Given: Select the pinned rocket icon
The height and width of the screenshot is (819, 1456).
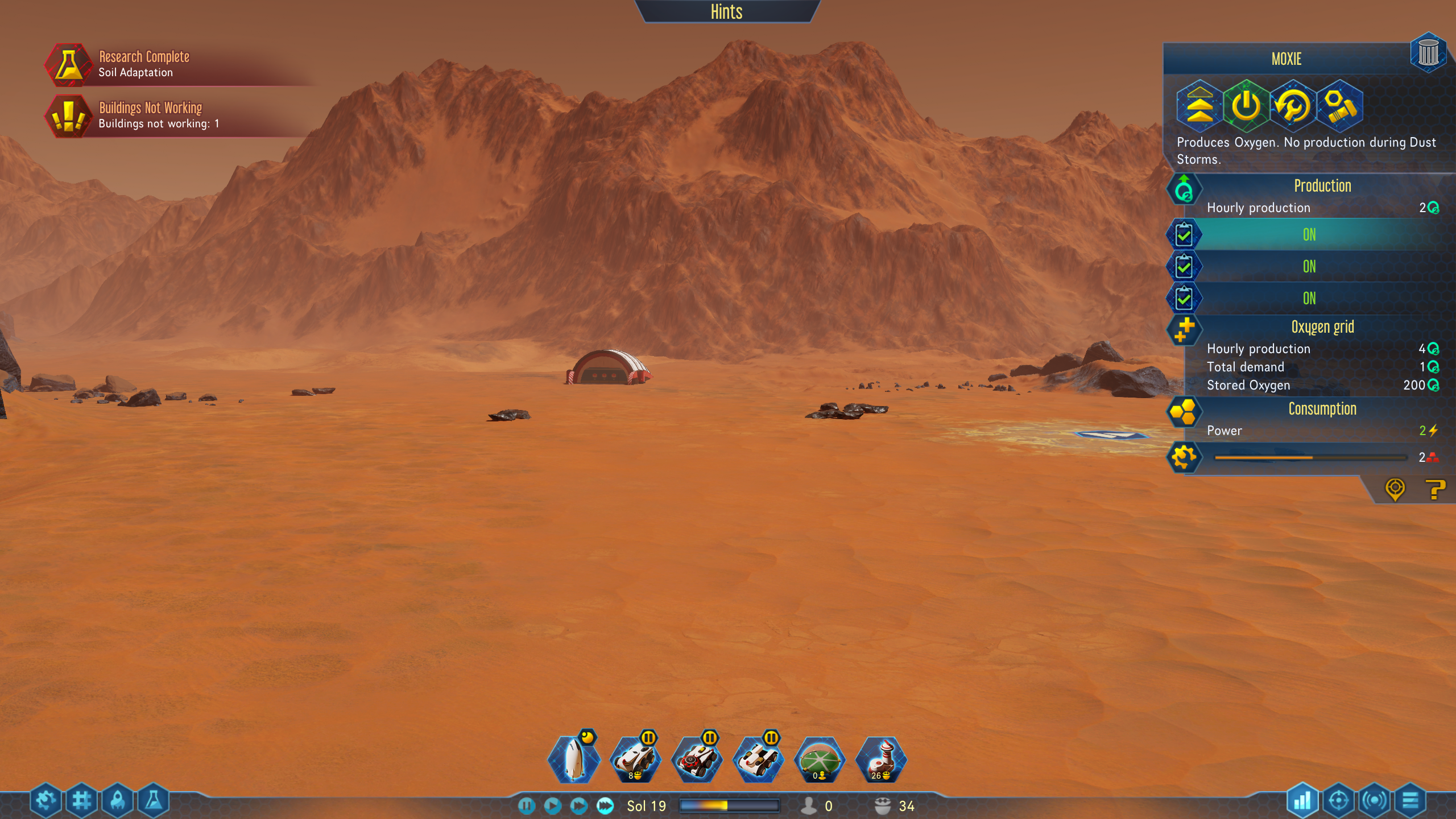Looking at the screenshot, I should pos(574,760).
